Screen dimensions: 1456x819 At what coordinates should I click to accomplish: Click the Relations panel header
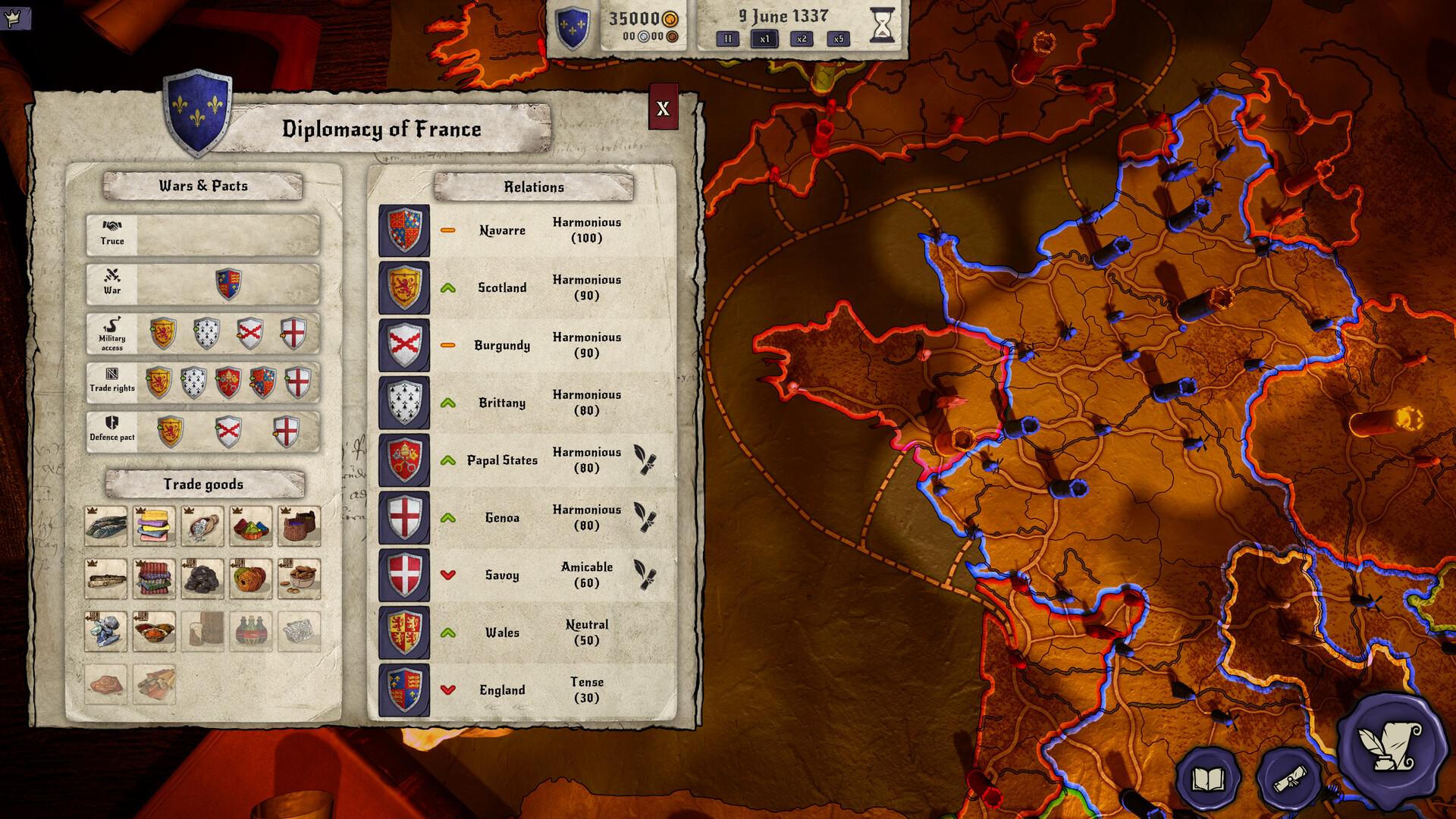[x=534, y=187]
